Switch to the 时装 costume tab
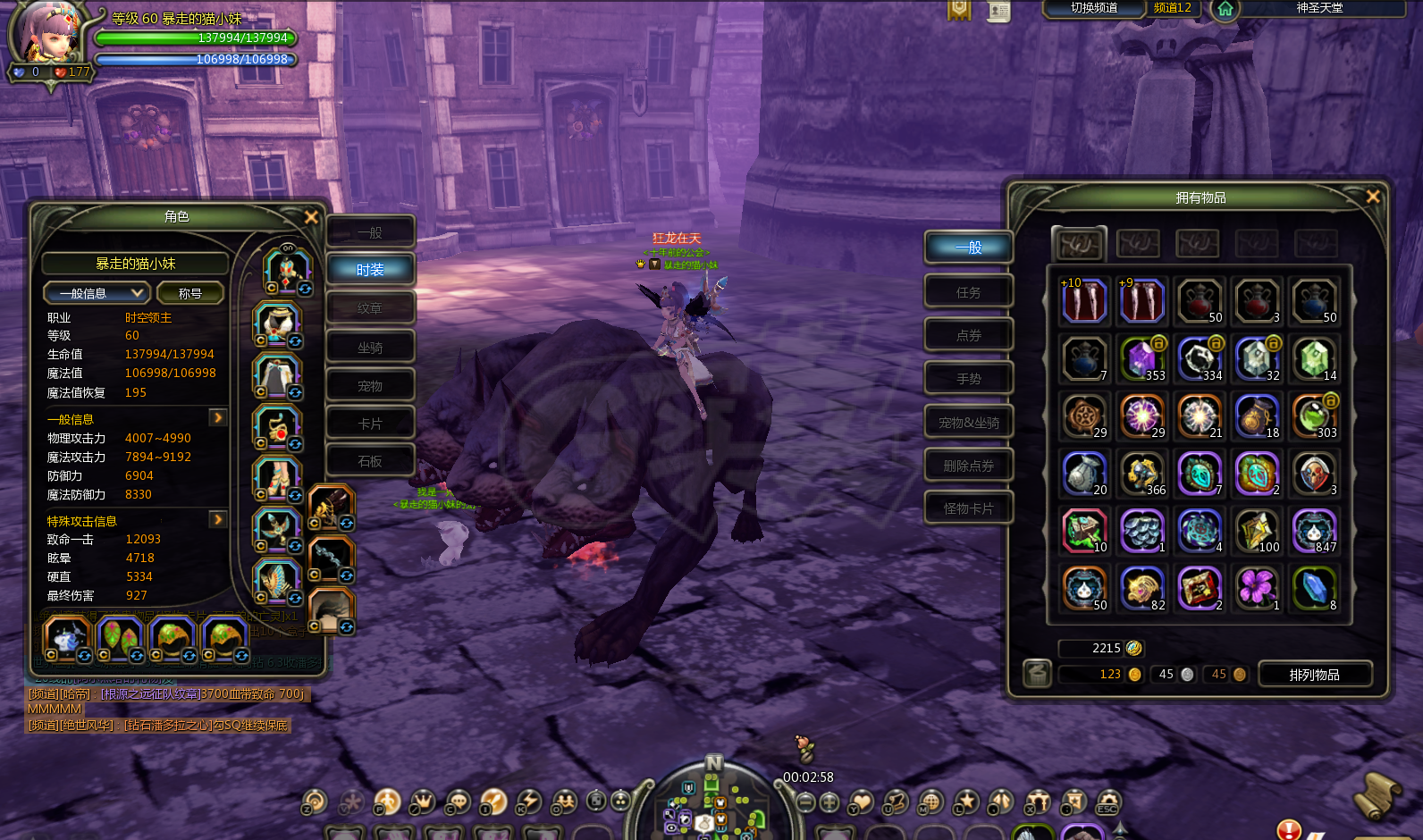The height and width of the screenshot is (840, 1423). pos(370,270)
